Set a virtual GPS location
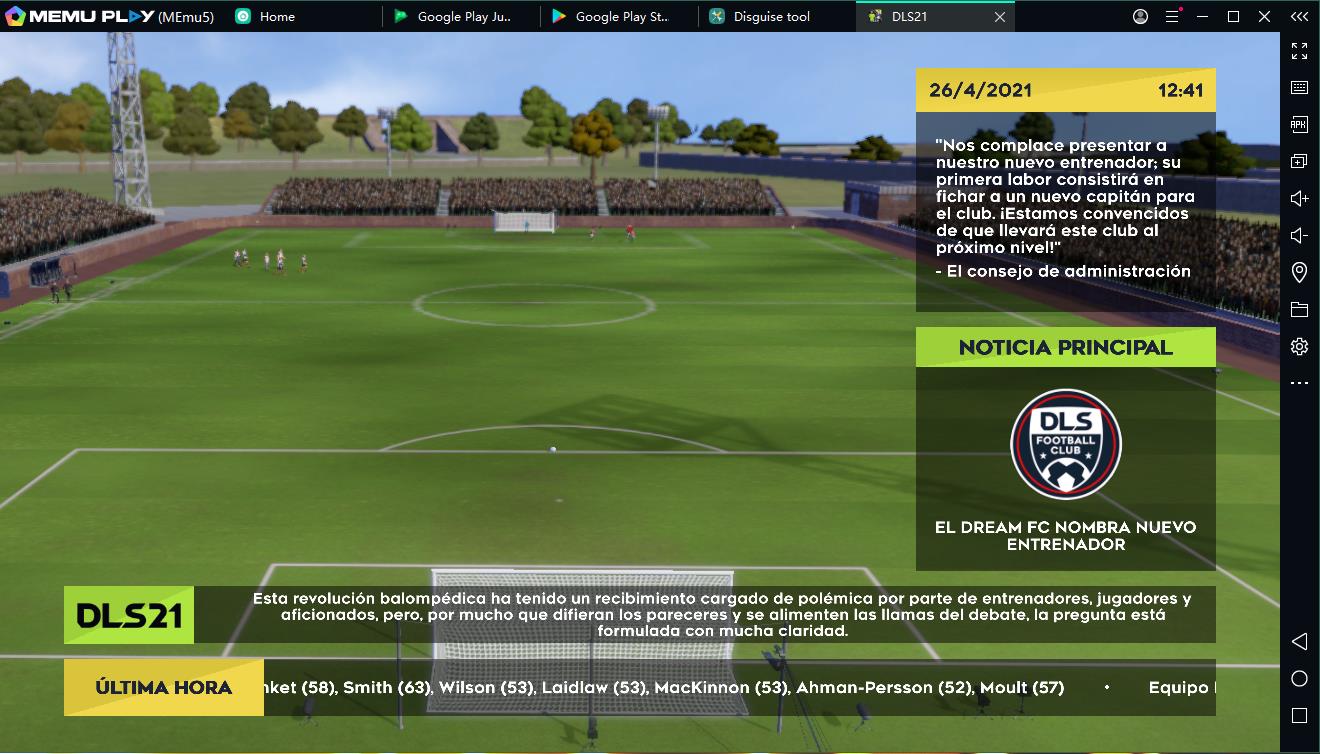 coord(1298,271)
